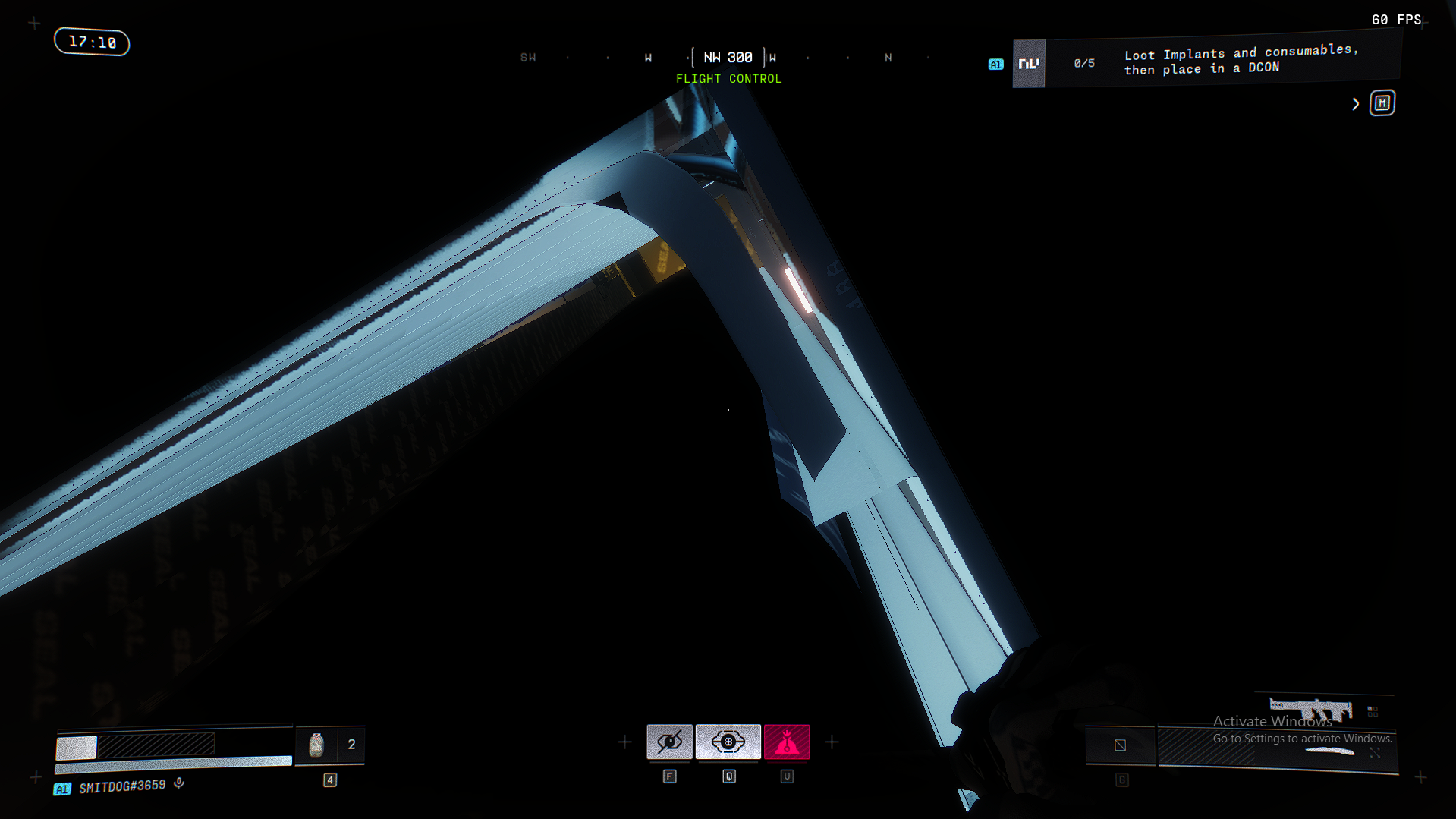Open the Loot Implants objective tracker

(1241, 60)
